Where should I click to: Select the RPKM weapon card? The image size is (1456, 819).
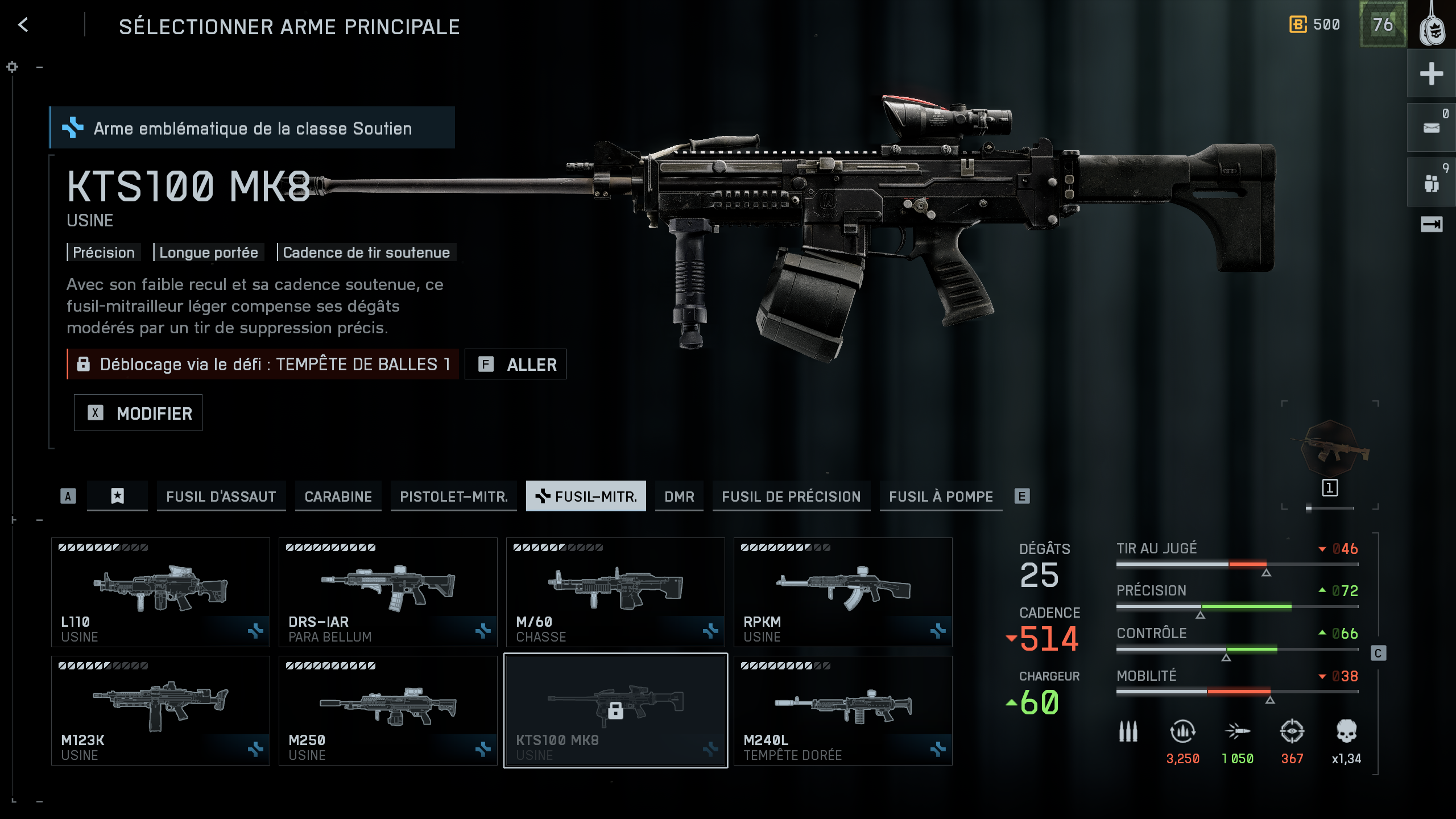[x=843, y=592]
